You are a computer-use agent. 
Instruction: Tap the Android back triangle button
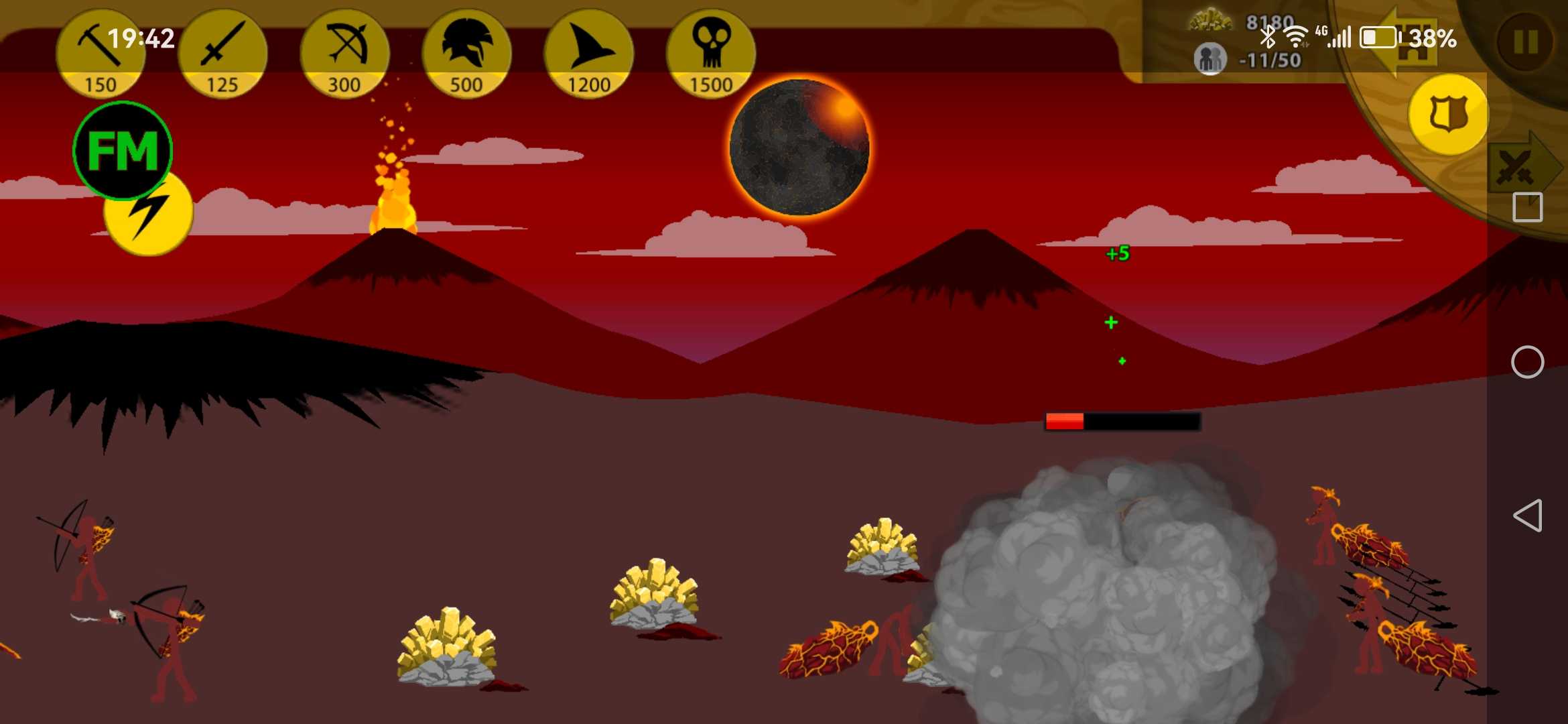click(1527, 516)
